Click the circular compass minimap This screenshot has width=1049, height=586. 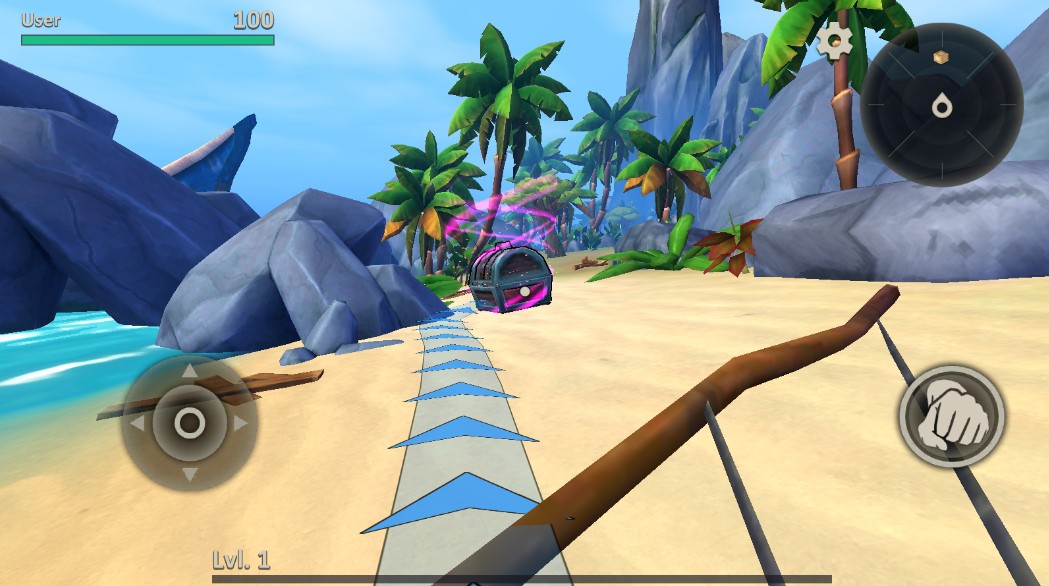941,104
